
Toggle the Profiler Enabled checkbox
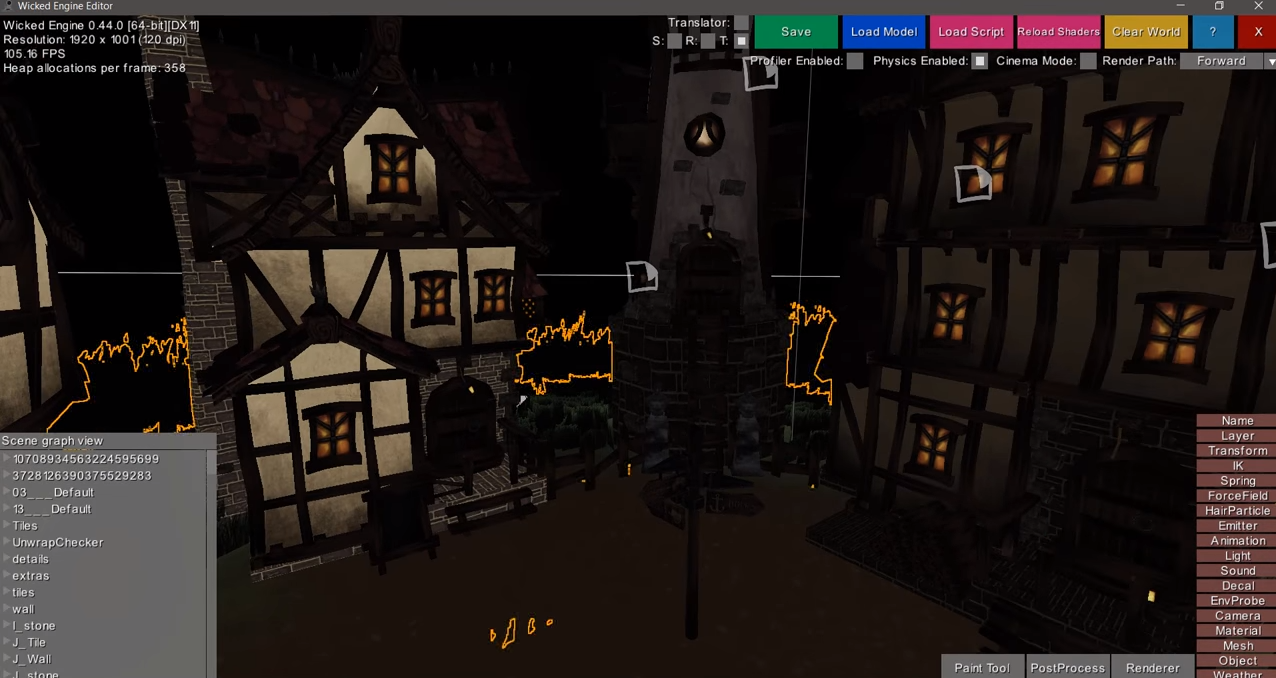[x=855, y=61]
